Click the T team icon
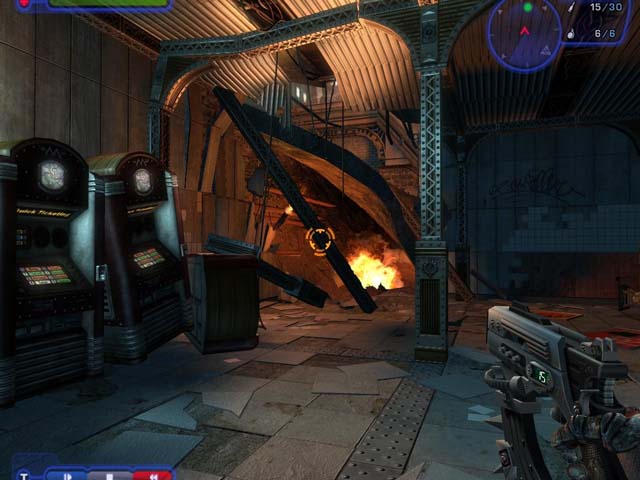This screenshot has width=640, height=480. pyautogui.click(x=24, y=475)
